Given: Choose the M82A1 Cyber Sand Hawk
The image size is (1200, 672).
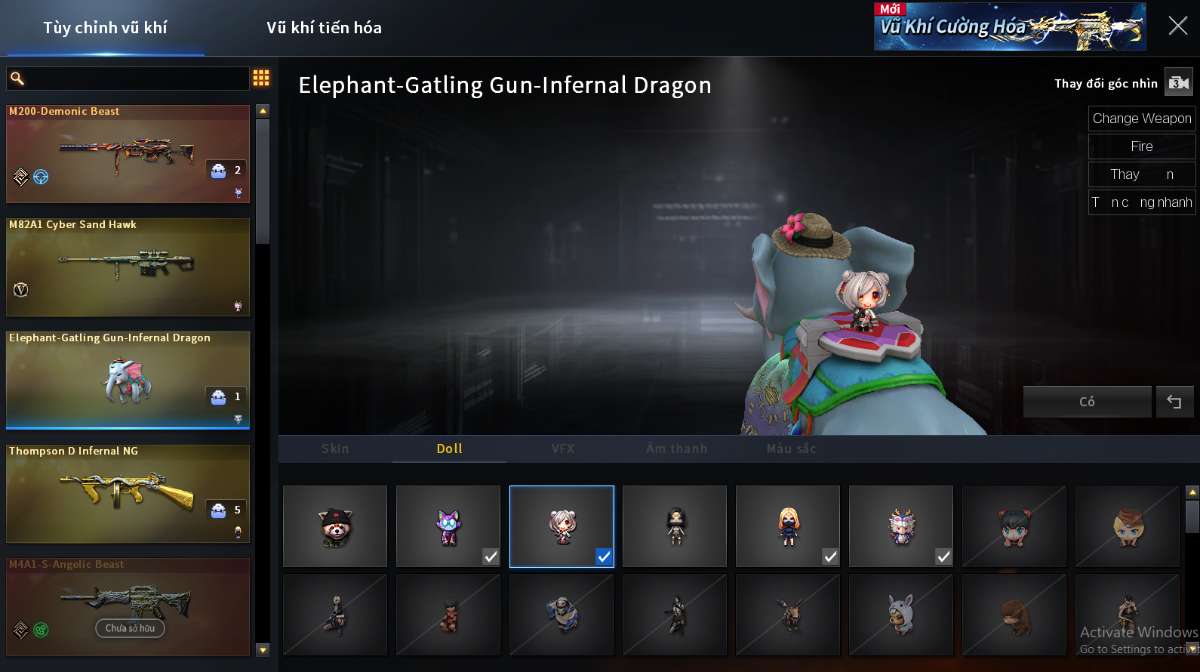Looking at the screenshot, I should 128,267.
